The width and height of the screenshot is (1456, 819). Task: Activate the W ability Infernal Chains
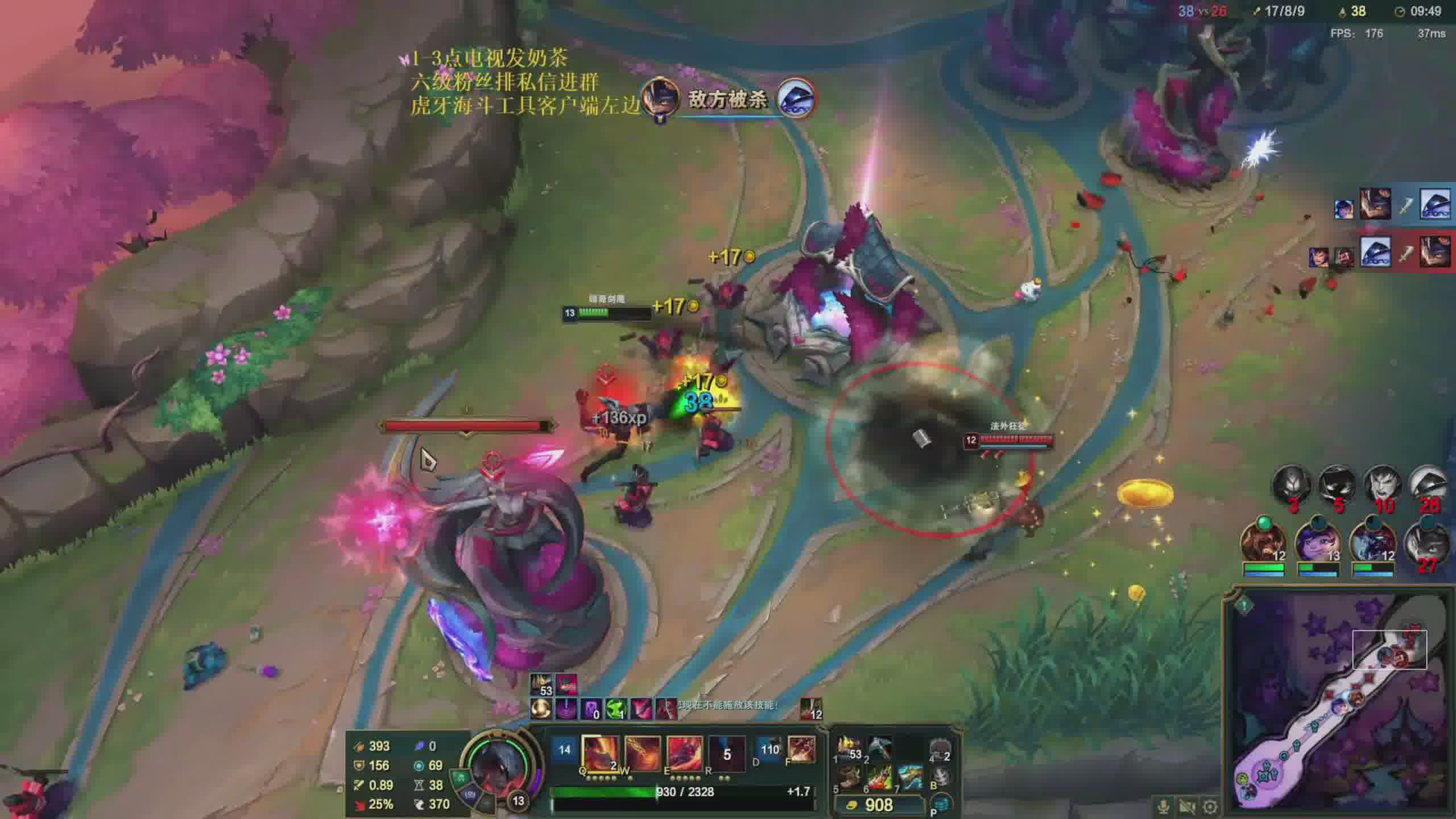(x=642, y=753)
